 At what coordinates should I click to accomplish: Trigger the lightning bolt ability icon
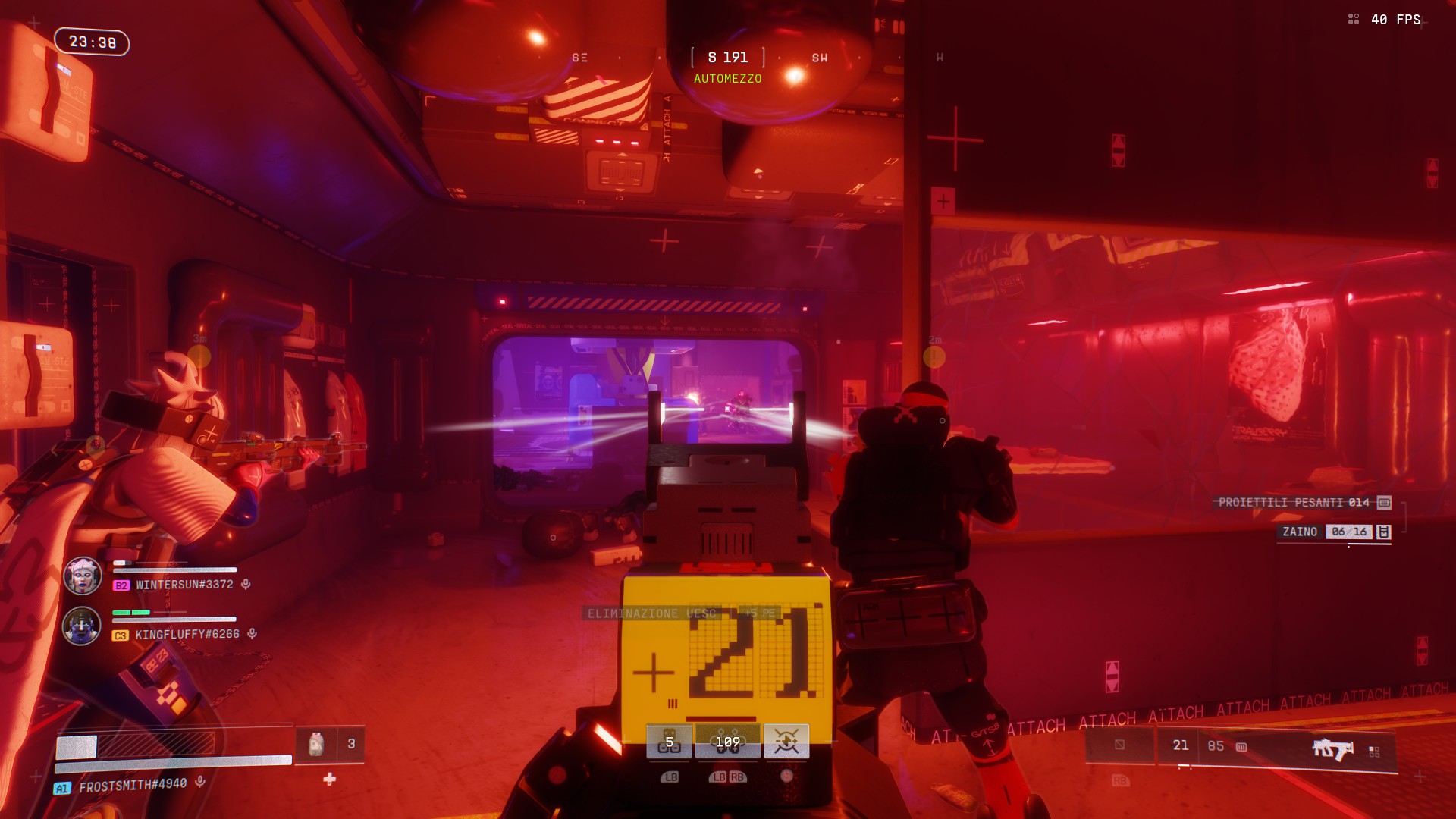pyautogui.click(x=786, y=742)
